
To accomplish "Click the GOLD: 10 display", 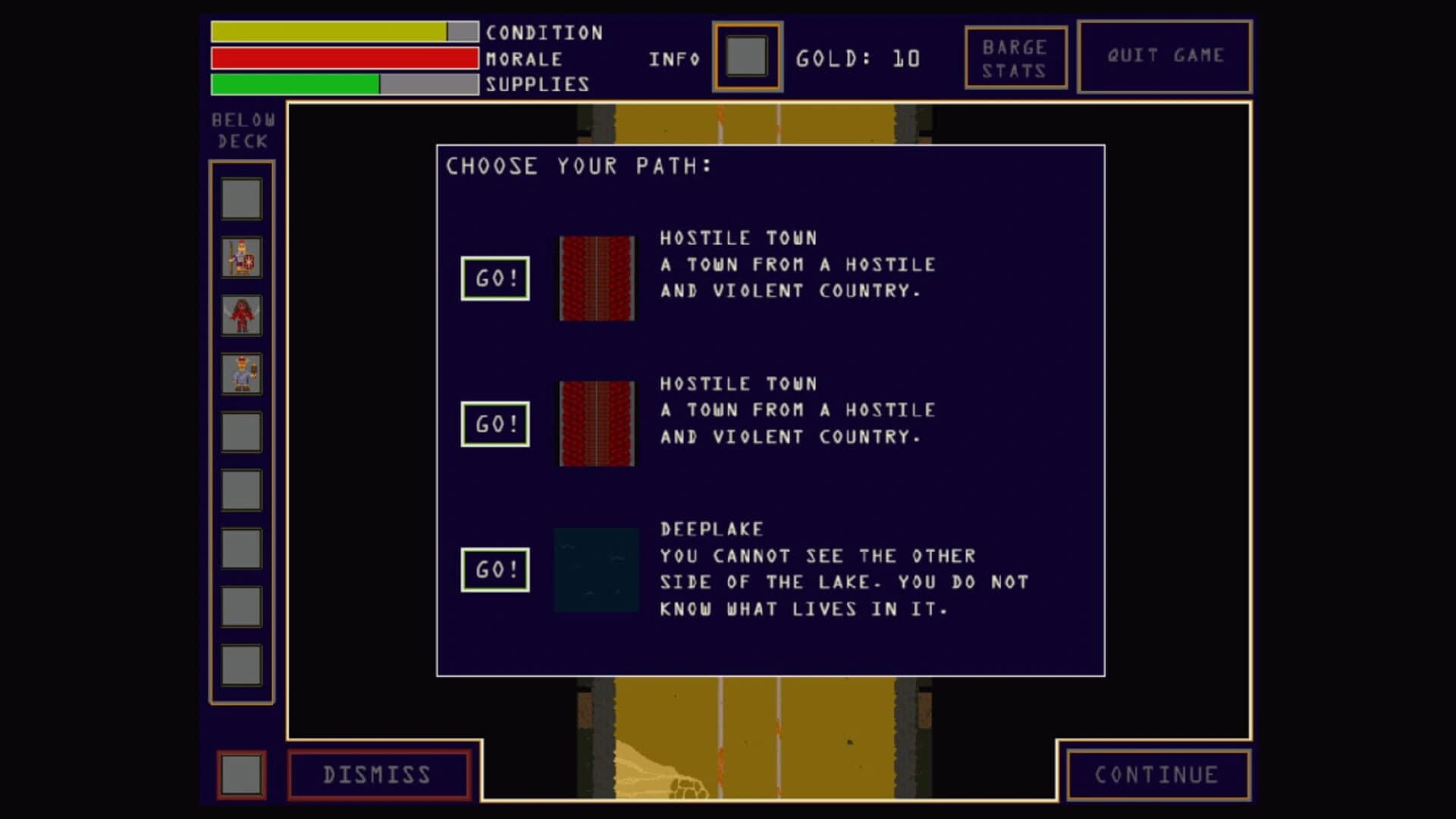I will coord(858,56).
